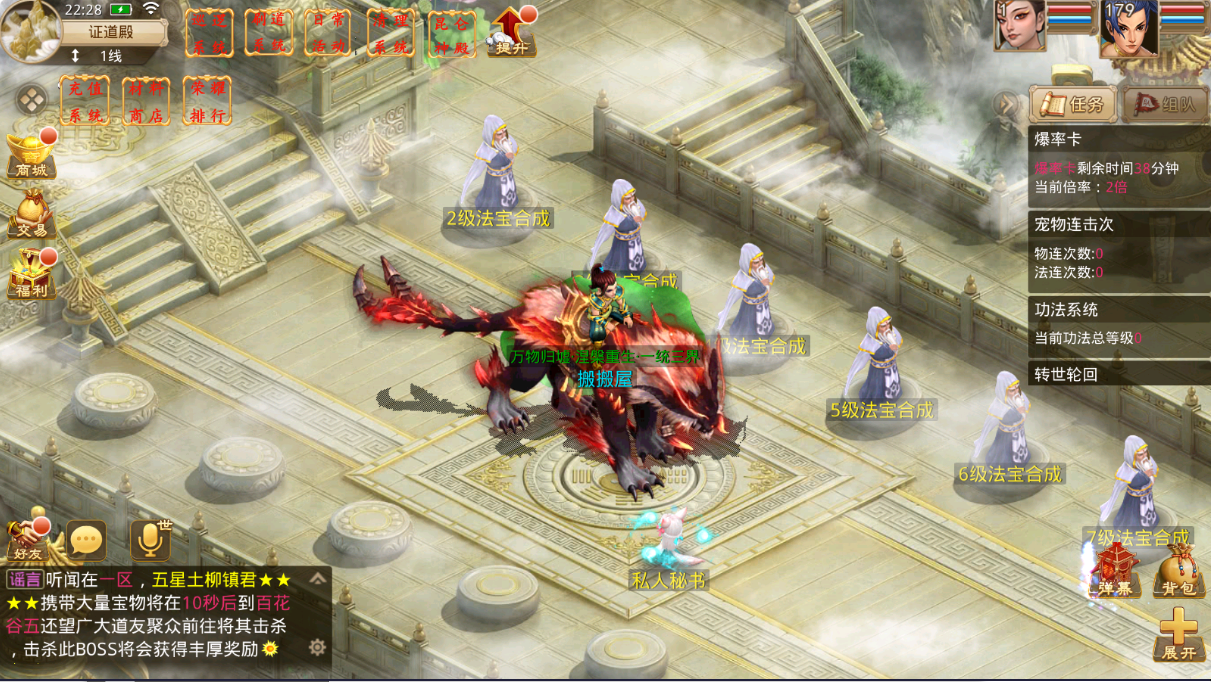Switch to the 组队 team tab
This screenshot has width=1211, height=682.
click(1164, 104)
